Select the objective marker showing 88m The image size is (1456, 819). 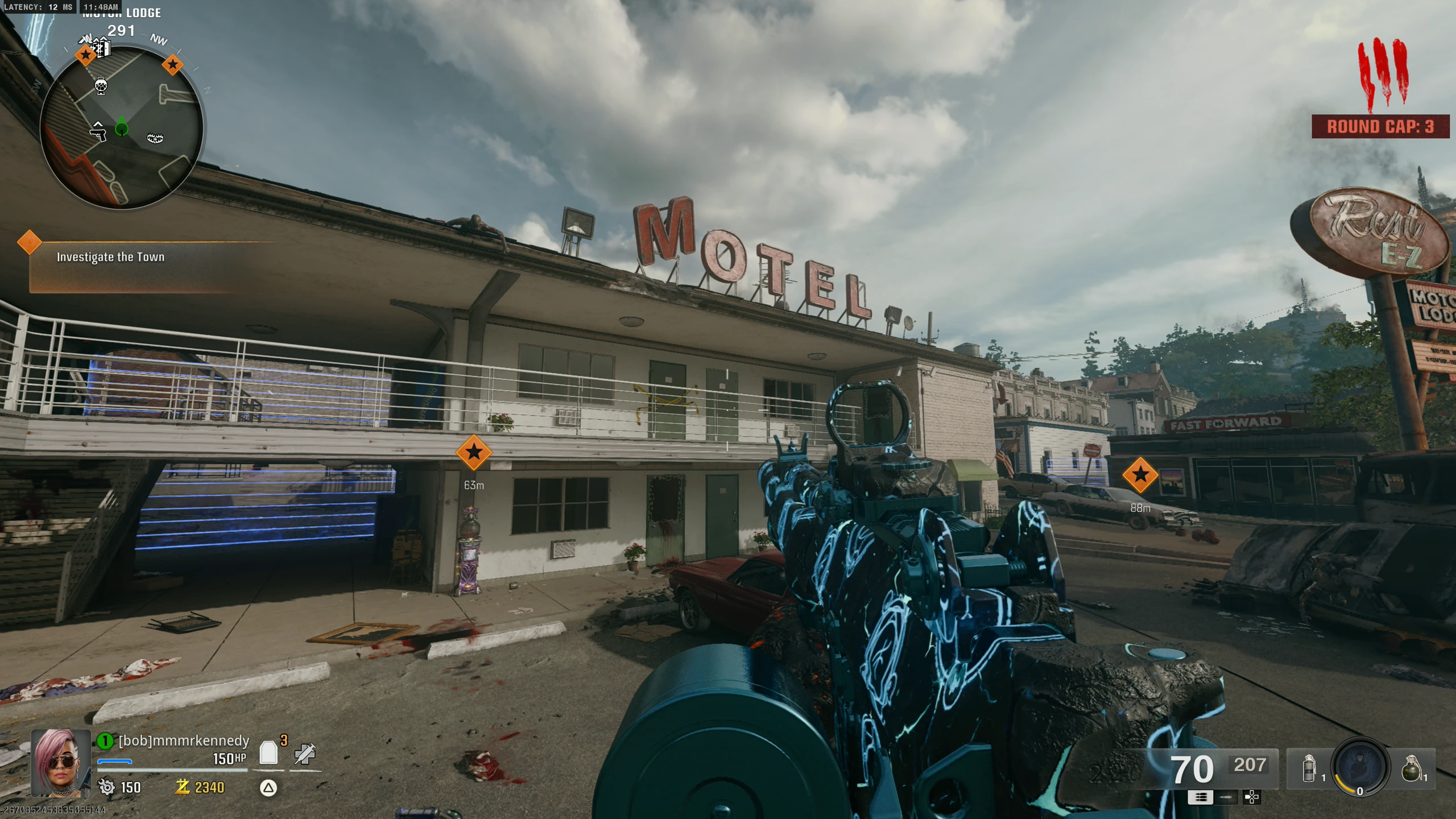[x=1140, y=475]
